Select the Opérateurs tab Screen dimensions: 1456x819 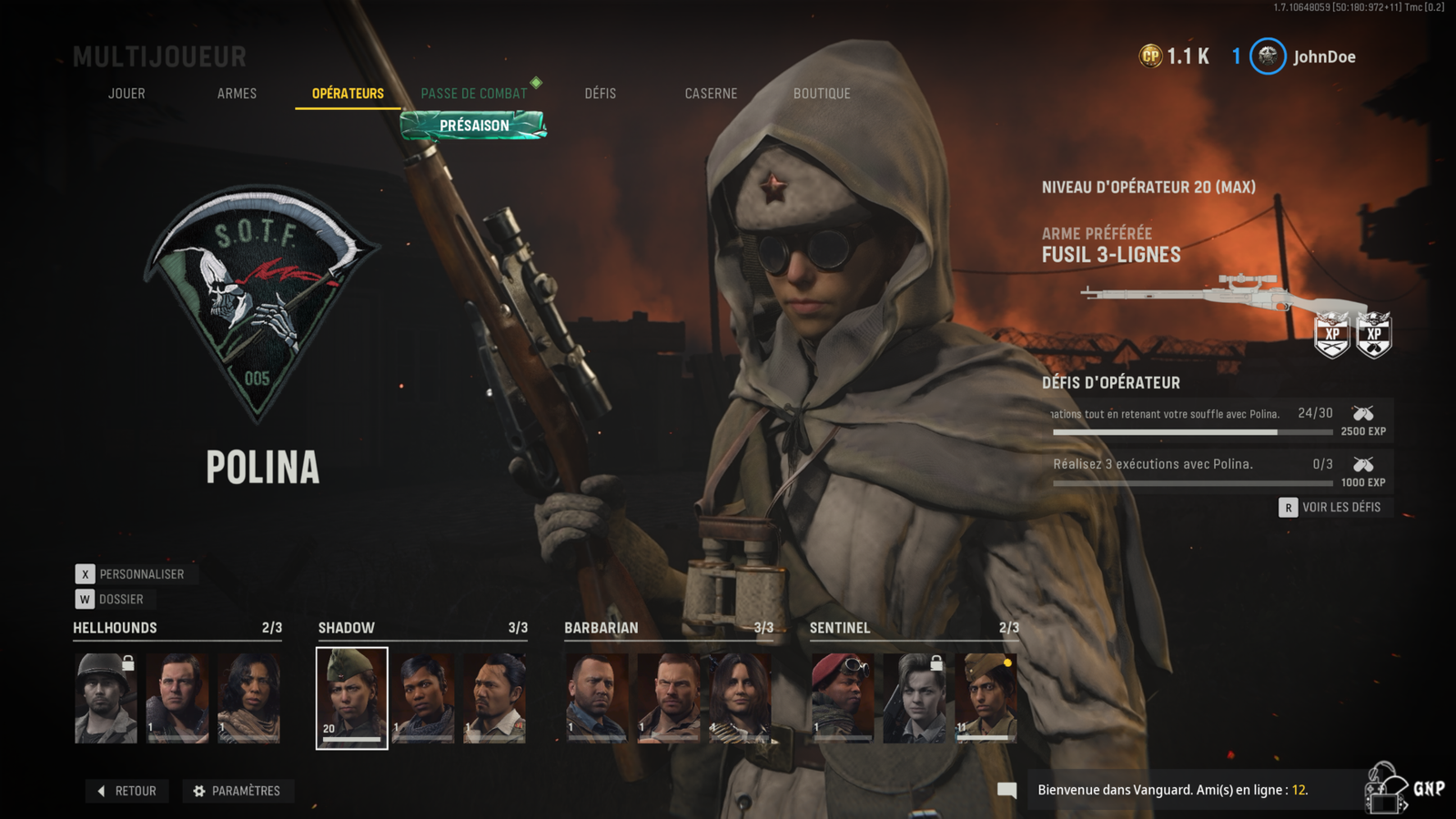(348, 94)
